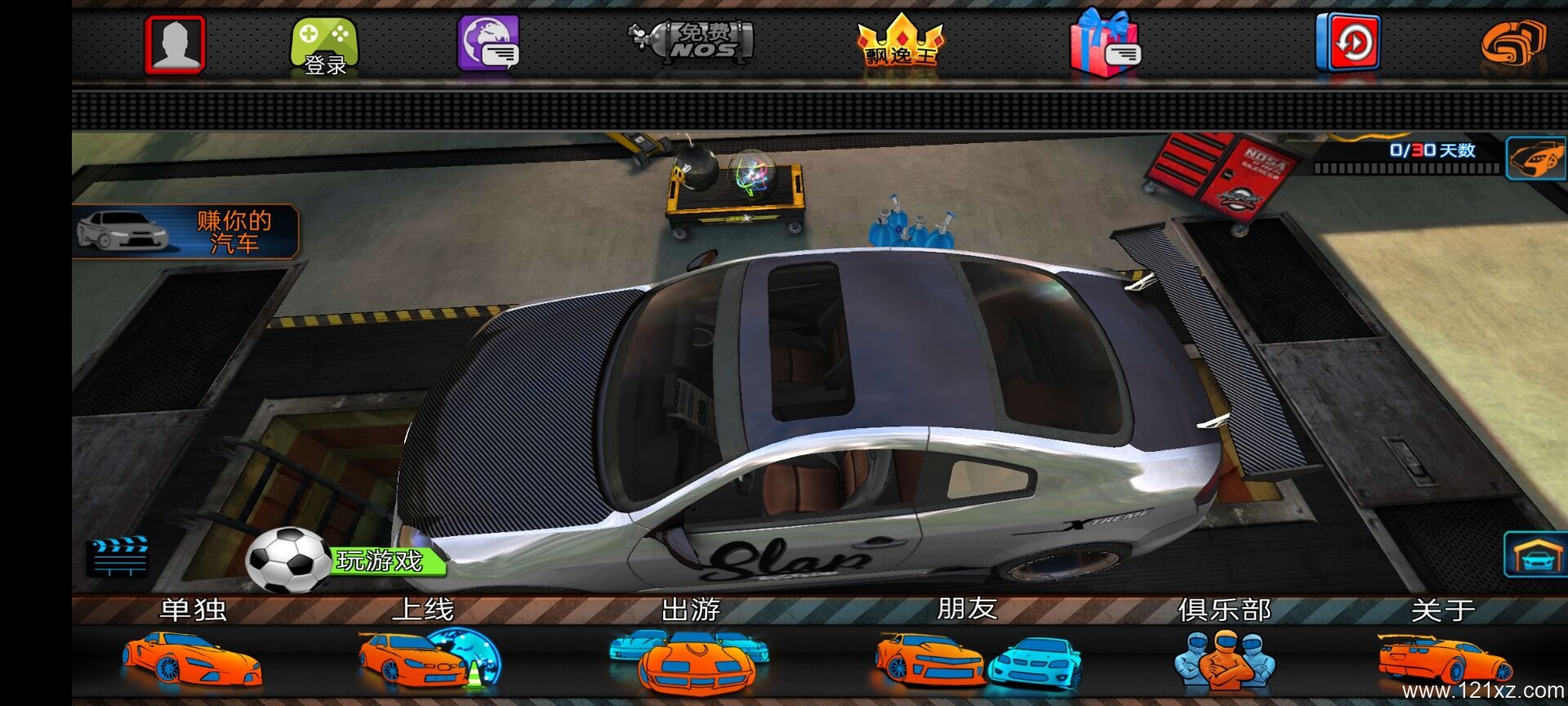Open the player profile icon
Image resolution: width=1568 pixels, height=706 pixels.
click(175, 44)
